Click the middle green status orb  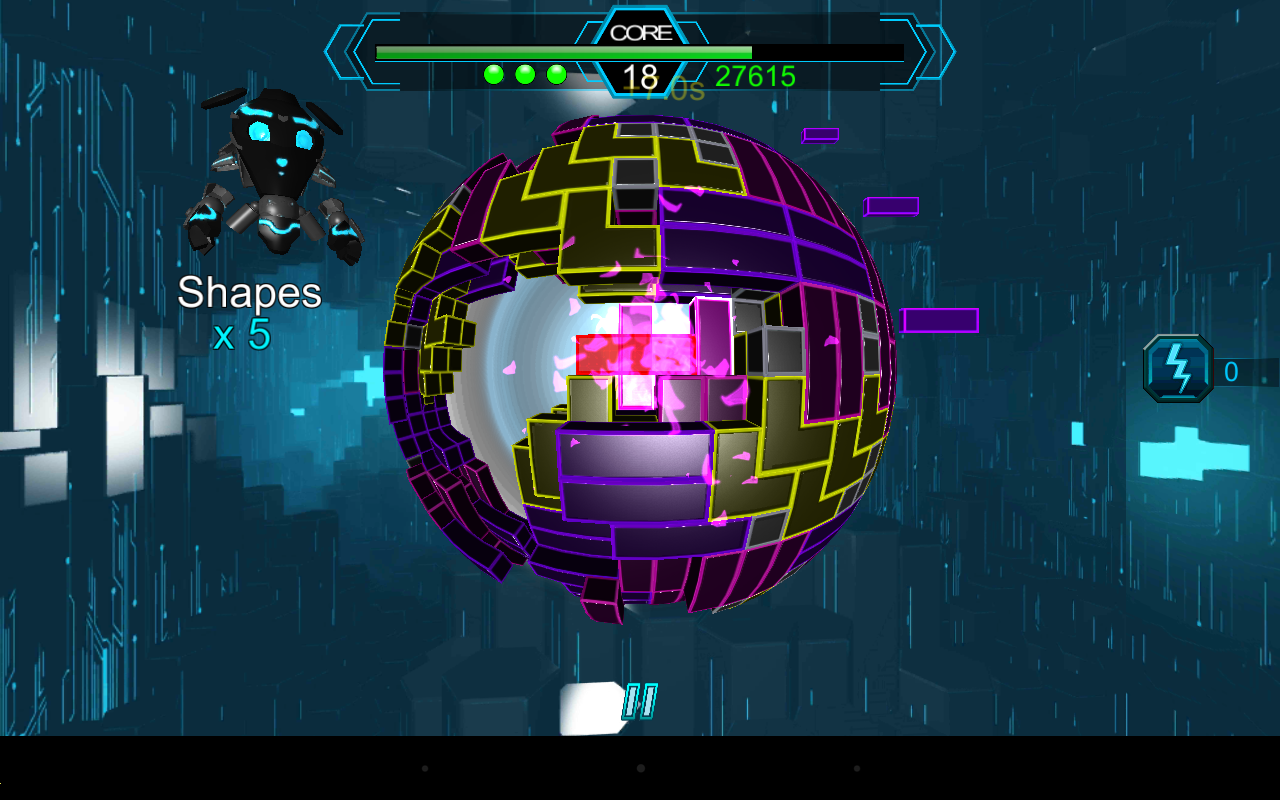click(524, 72)
